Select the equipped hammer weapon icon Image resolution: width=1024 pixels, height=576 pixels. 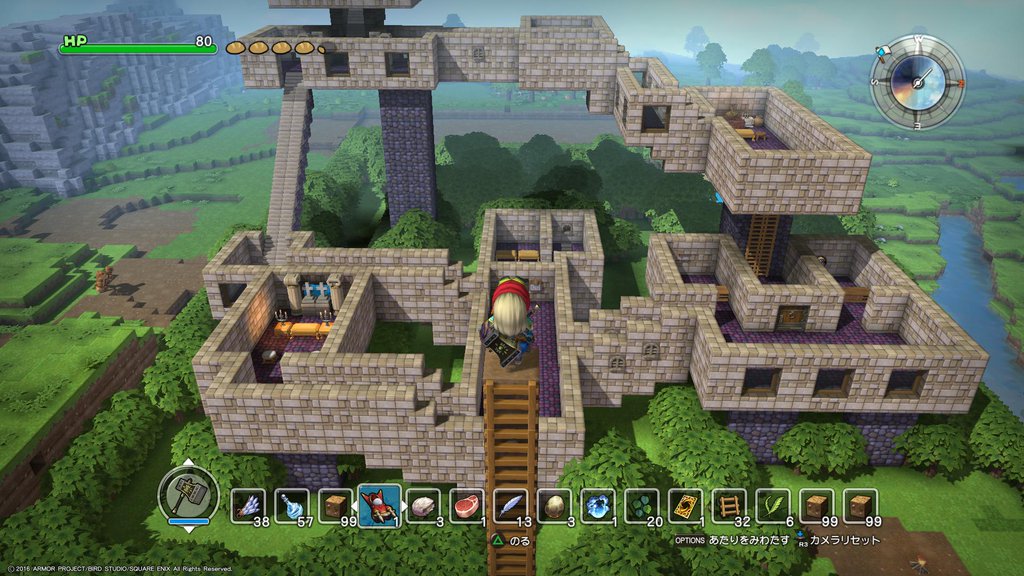tap(188, 494)
